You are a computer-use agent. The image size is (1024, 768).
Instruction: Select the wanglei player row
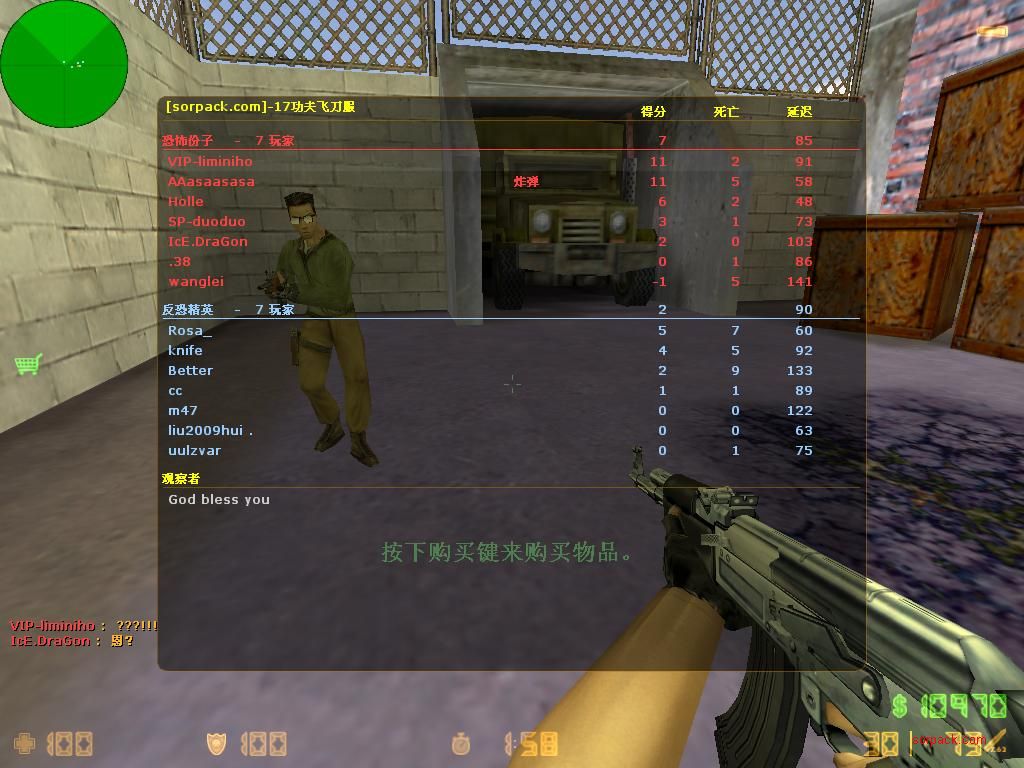(196, 281)
